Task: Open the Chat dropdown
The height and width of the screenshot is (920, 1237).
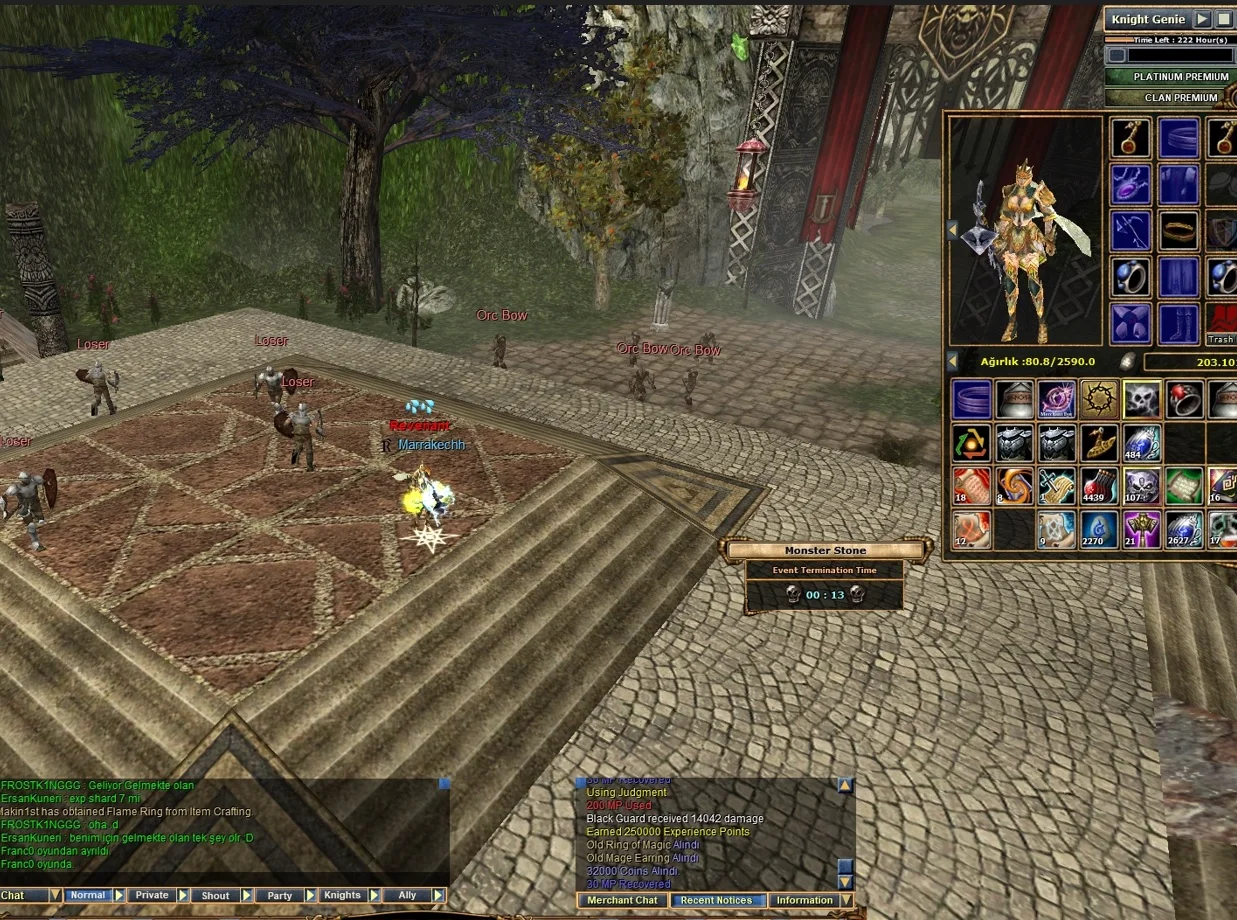Action: pyautogui.click(x=55, y=895)
